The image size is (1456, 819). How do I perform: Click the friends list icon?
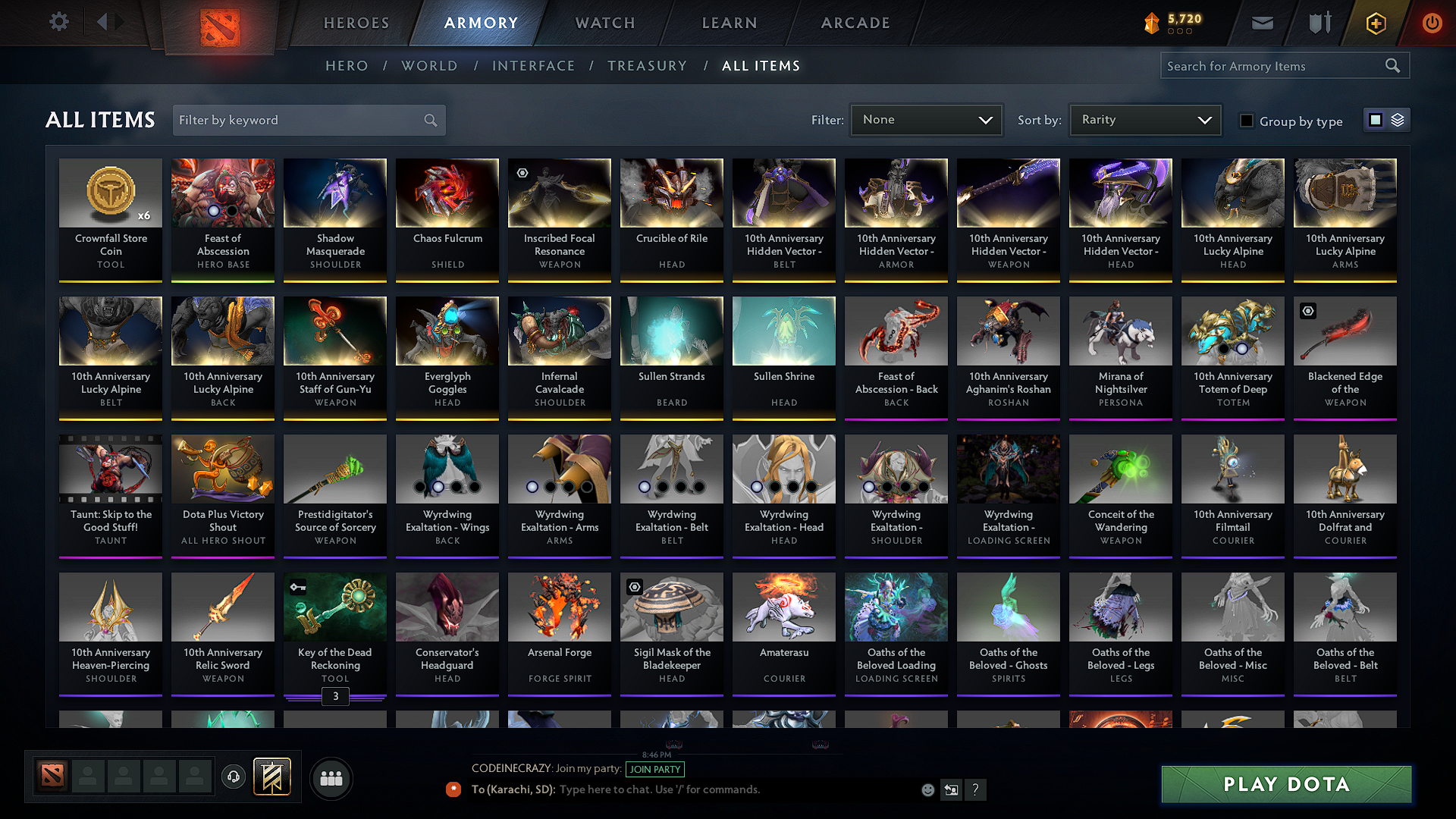pos(331,777)
